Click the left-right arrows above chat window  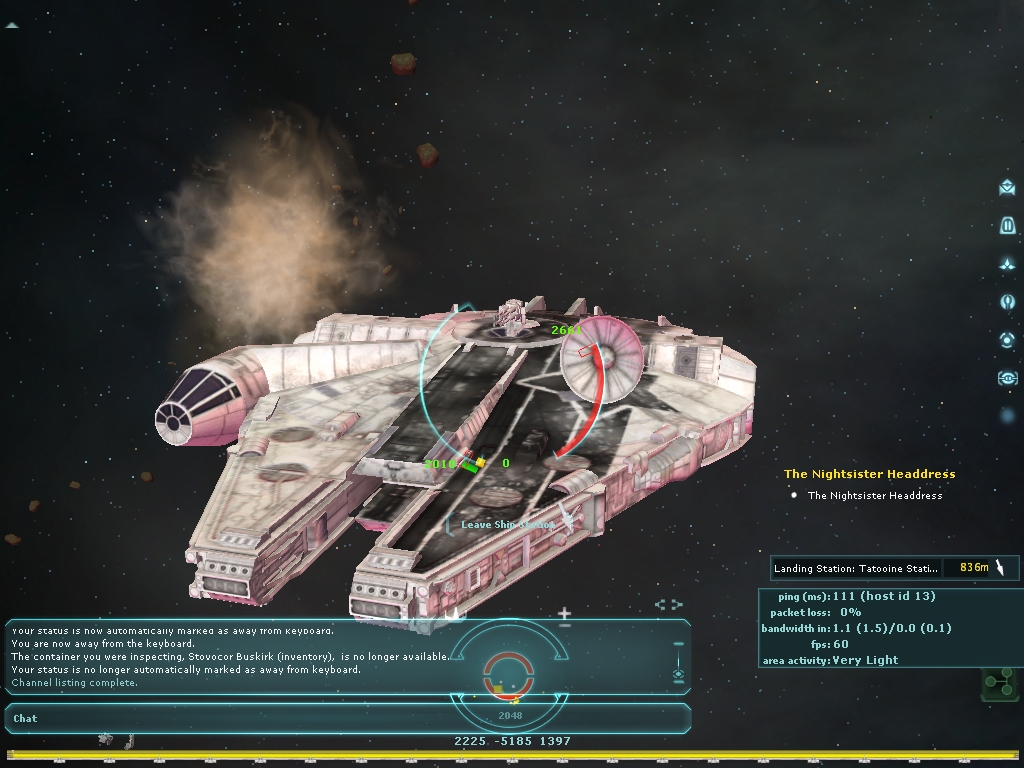669,605
